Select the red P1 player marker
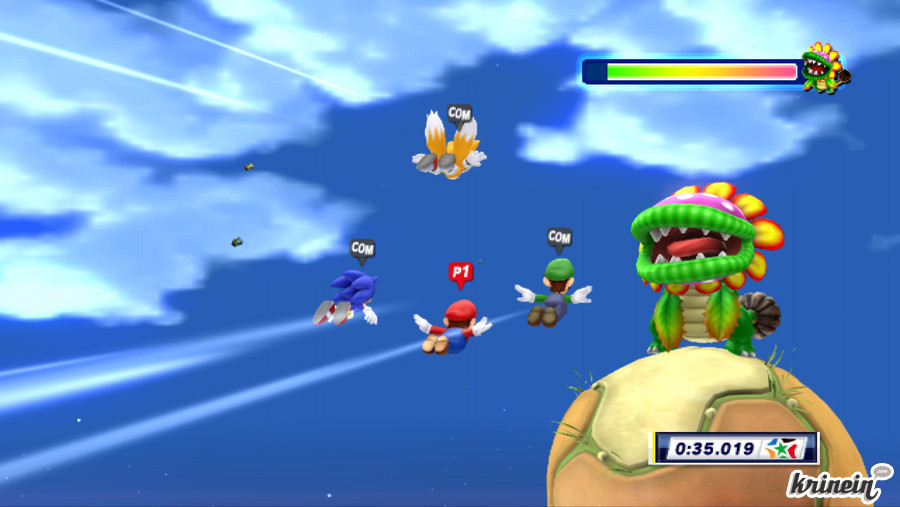The width and height of the screenshot is (900, 507). [x=460, y=271]
